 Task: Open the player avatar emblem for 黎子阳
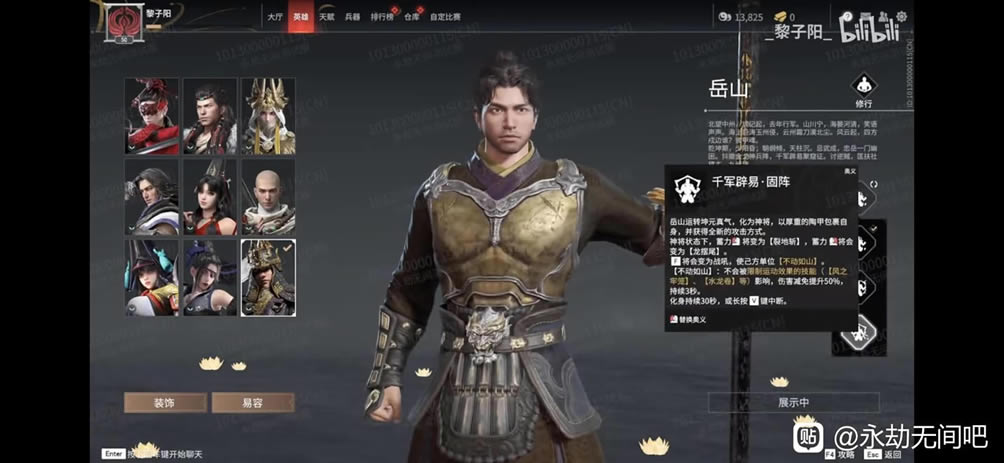[126, 21]
